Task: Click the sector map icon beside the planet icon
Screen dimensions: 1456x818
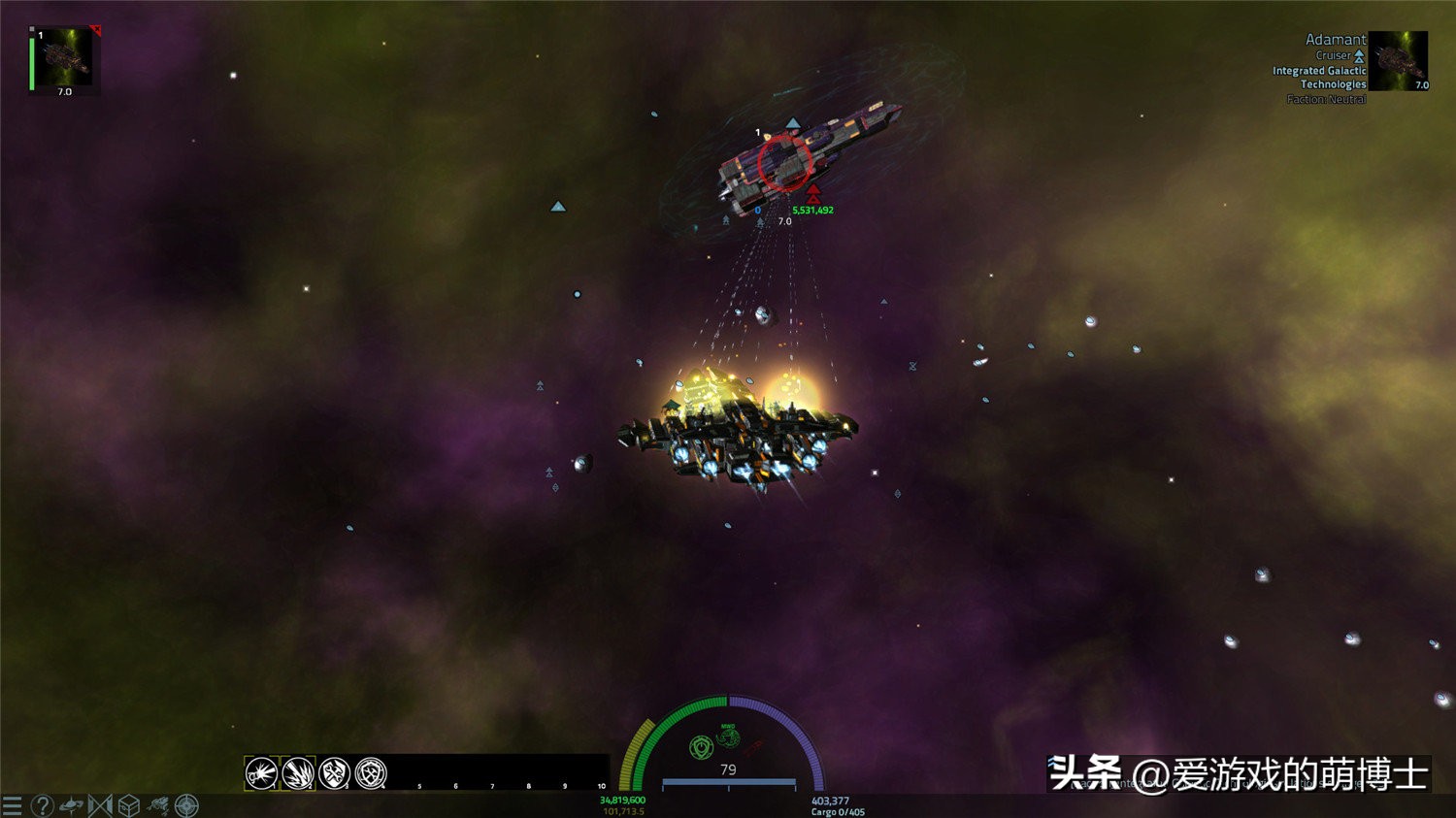Action: tap(100, 803)
